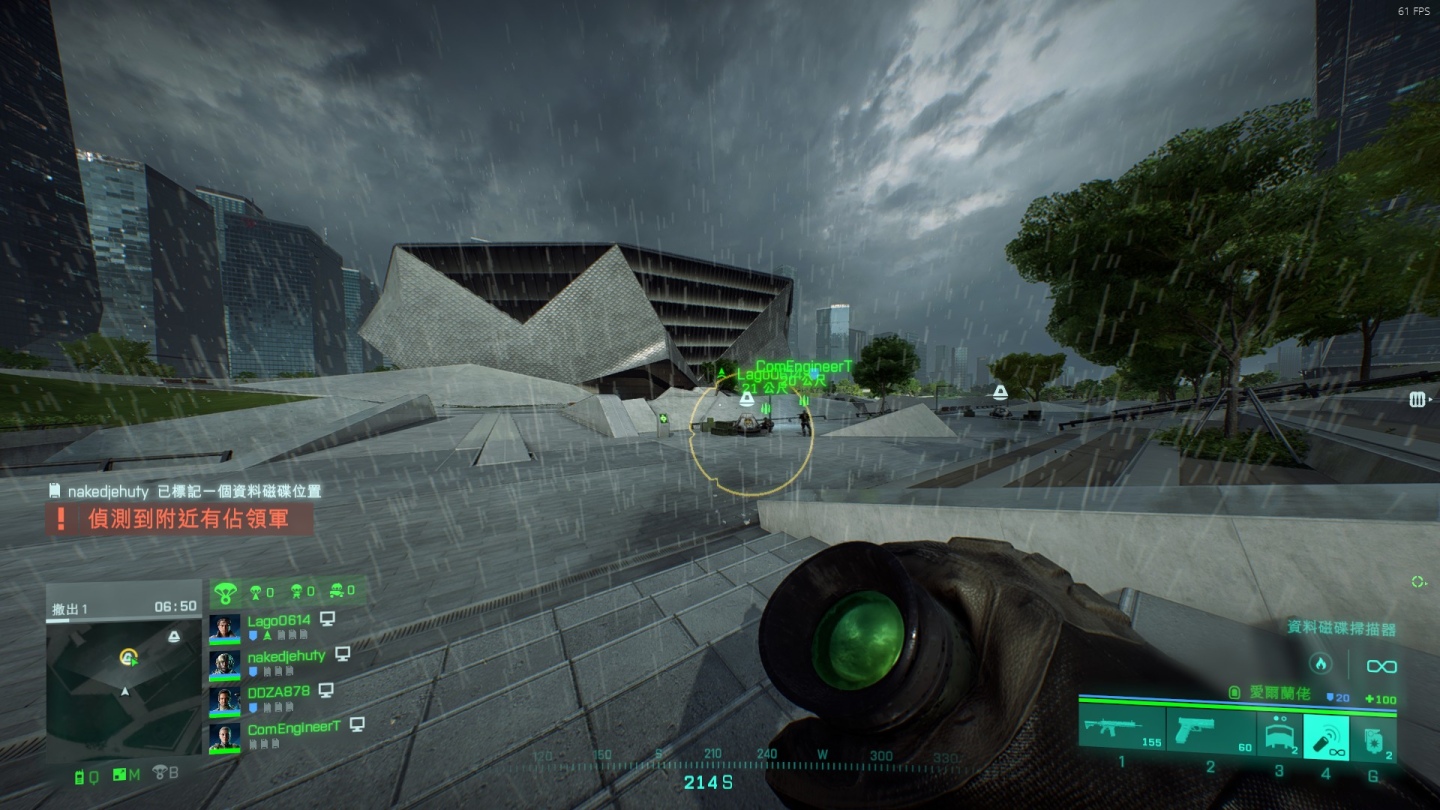Click the parachute drop icon above squad list
Image resolution: width=1440 pixels, height=810 pixels.
pyautogui.click(x=223, y=591)
